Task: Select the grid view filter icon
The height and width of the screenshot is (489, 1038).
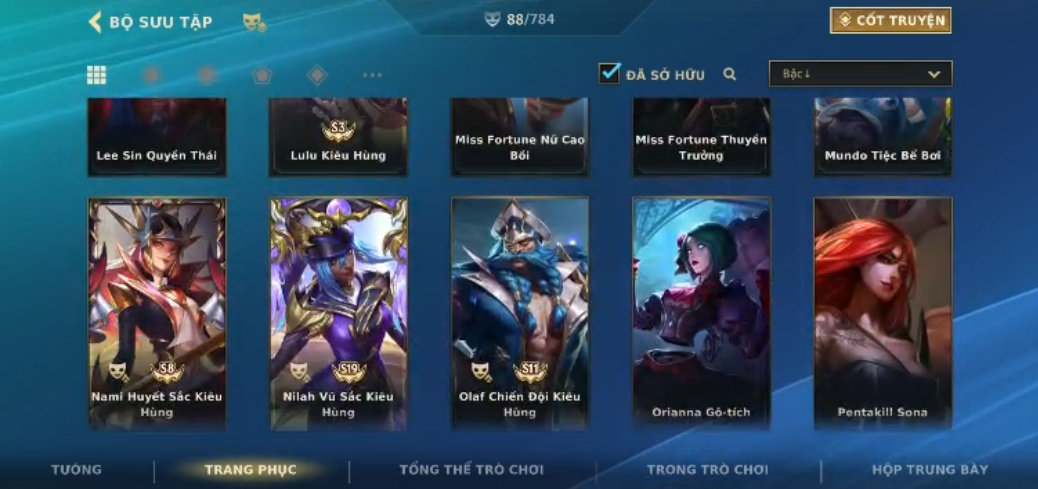Action: [x=97, y=75]
